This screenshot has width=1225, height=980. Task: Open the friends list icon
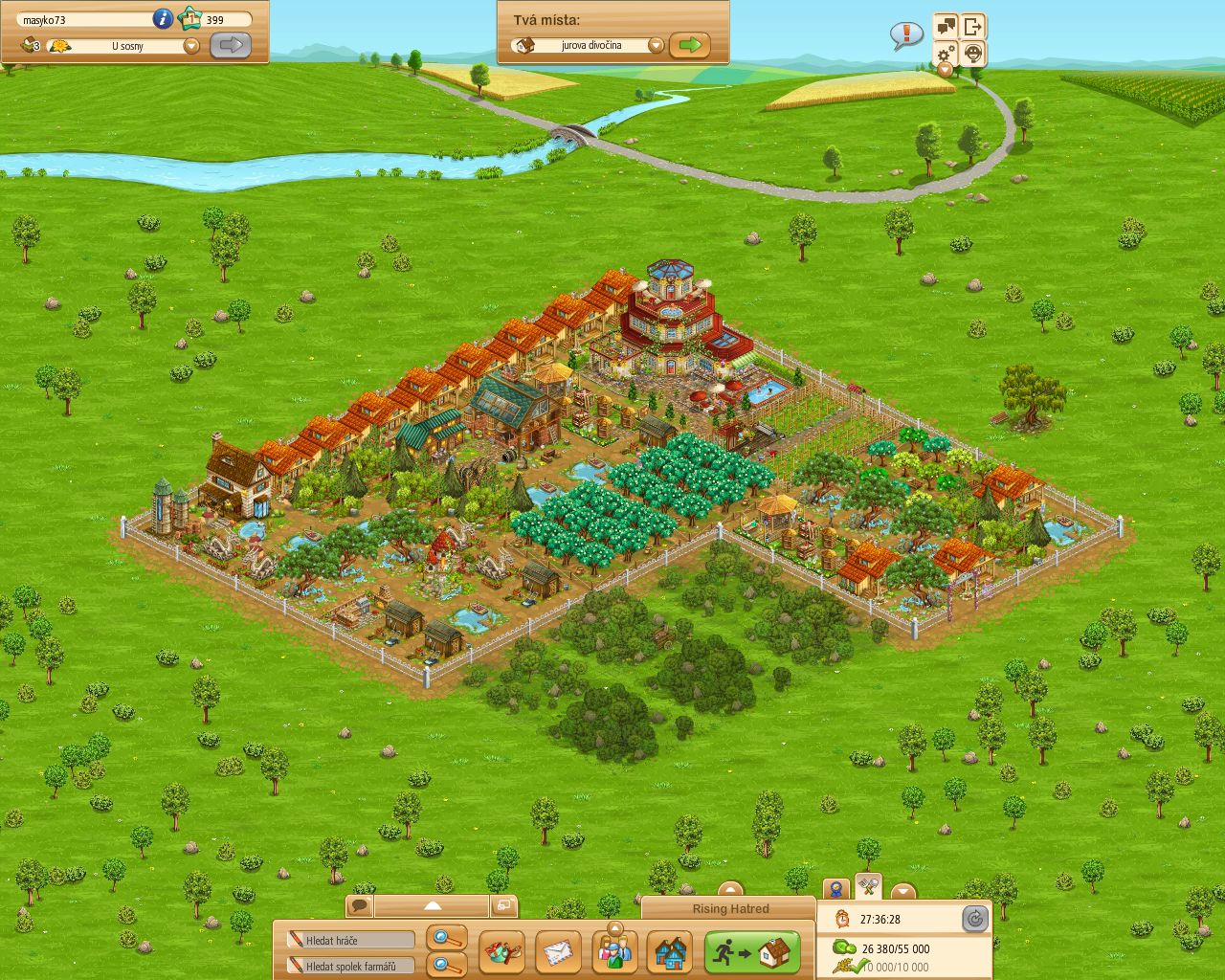coord(614,951)
